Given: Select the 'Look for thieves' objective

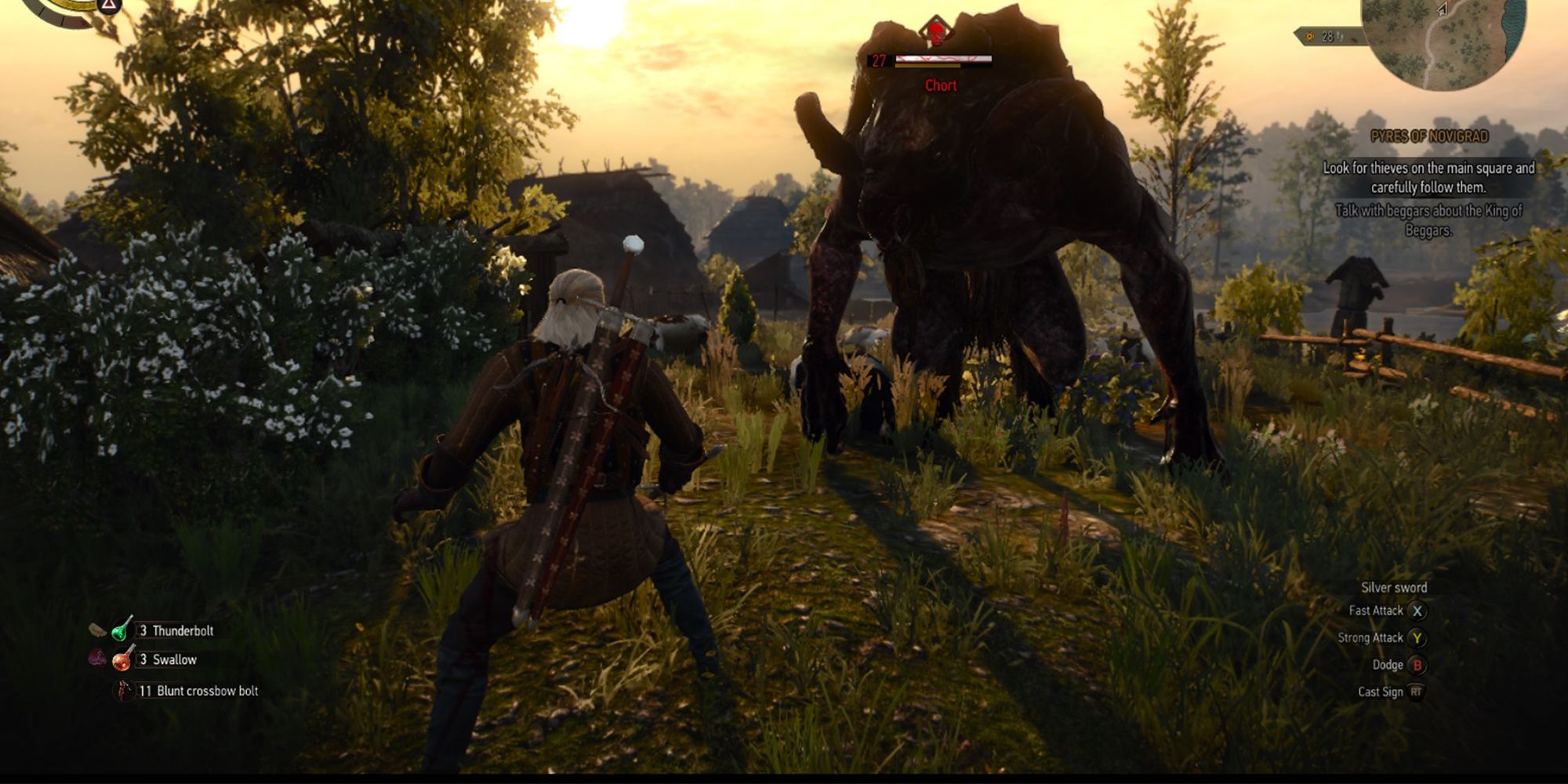Looking at the screenshot, I should (x=1428, y=177).
